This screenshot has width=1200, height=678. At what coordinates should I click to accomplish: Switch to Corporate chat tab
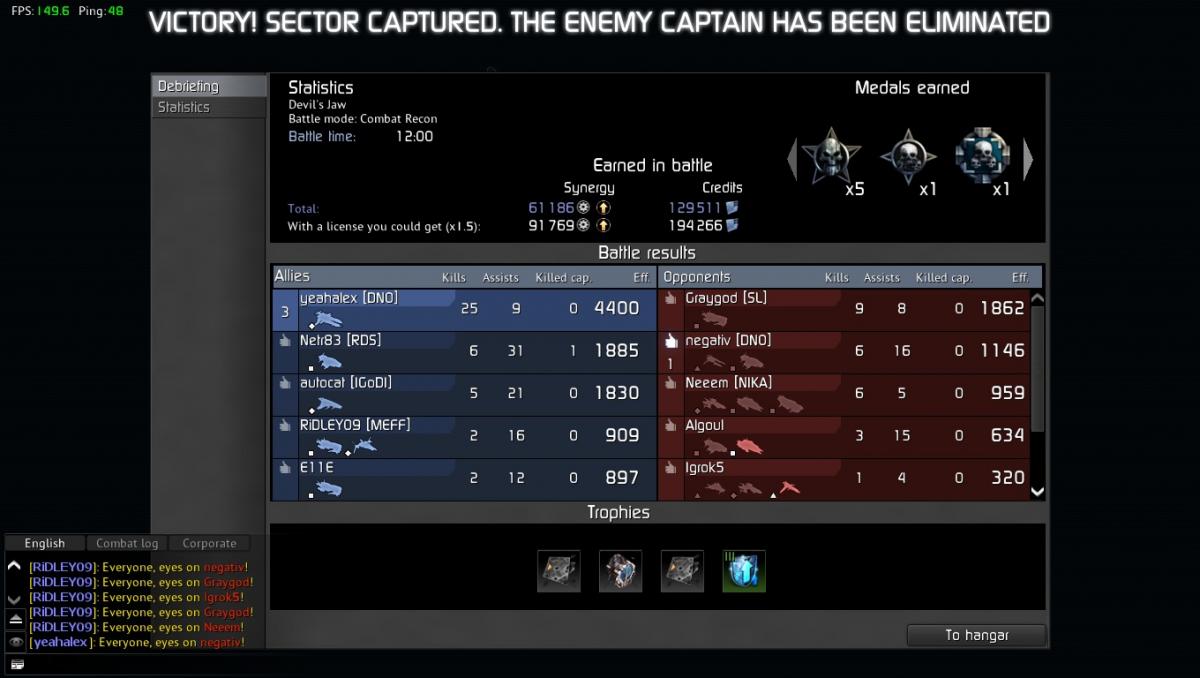pyautogui.click(x=209, y=543)
